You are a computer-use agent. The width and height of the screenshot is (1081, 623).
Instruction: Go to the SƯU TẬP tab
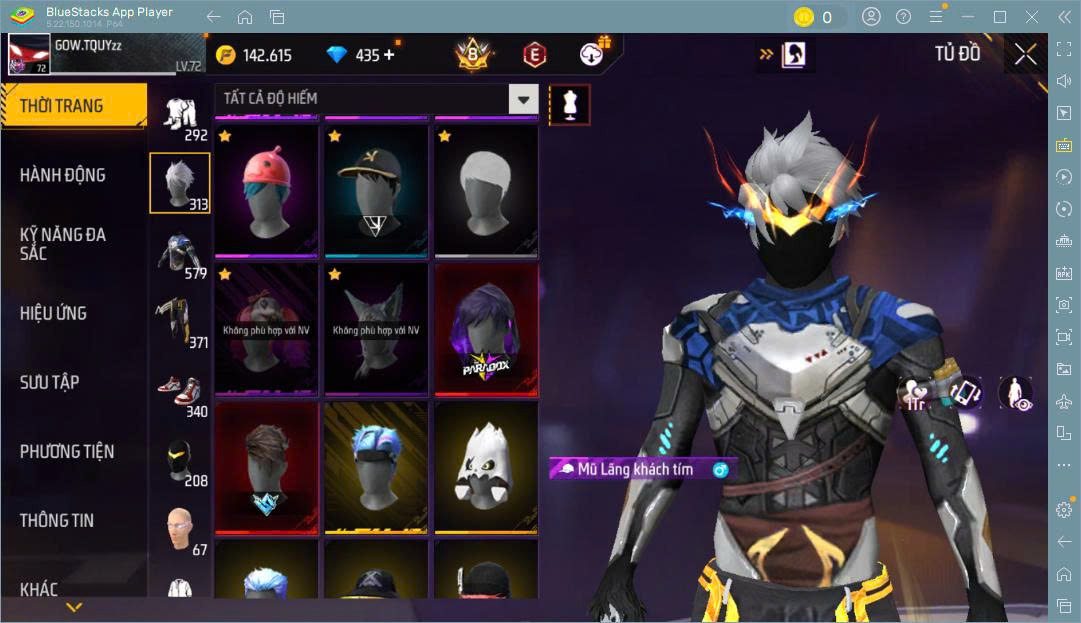click(50, 382)
